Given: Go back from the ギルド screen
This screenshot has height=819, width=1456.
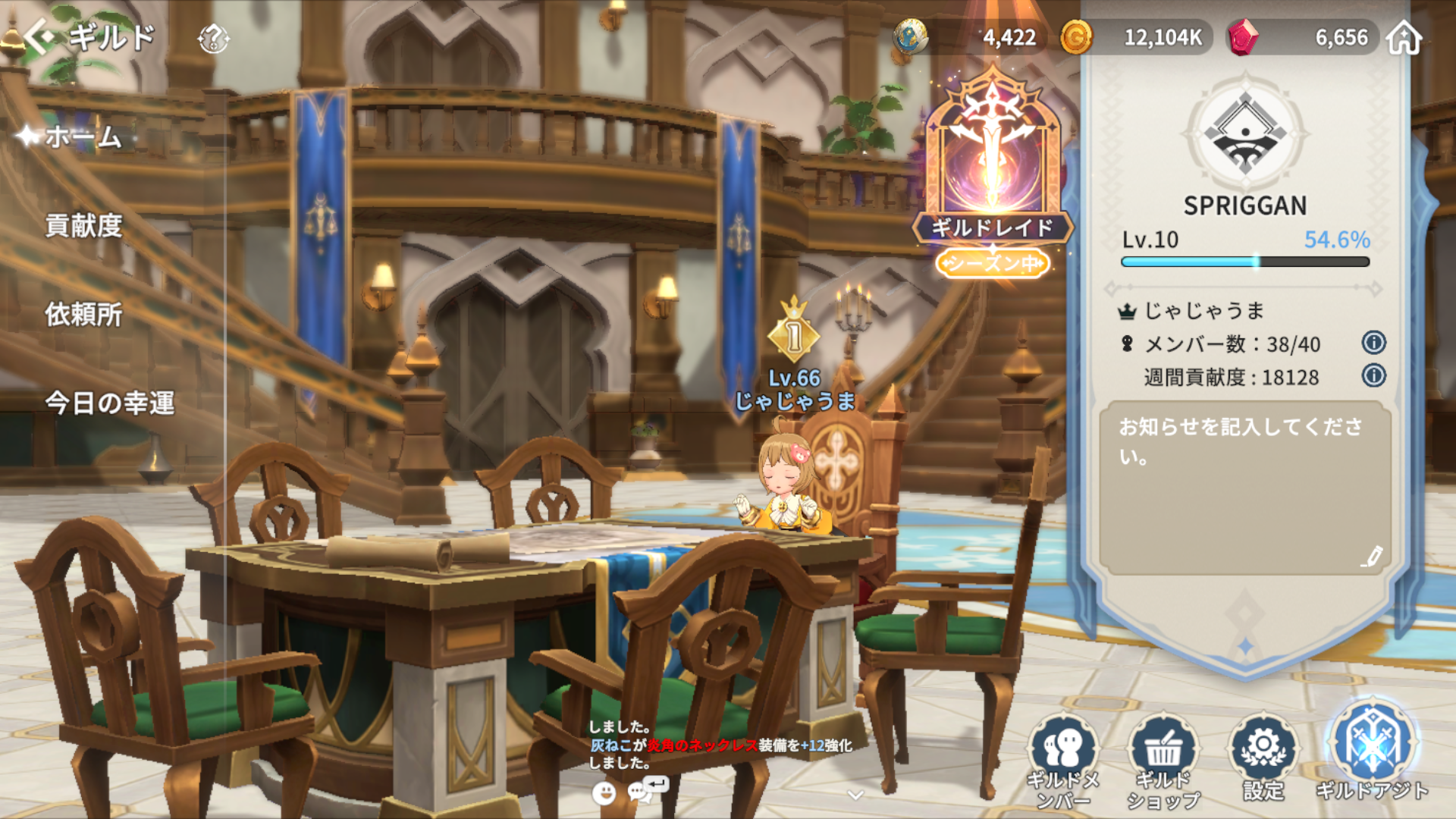Looking at the screenshot, I should pos(39,36).
